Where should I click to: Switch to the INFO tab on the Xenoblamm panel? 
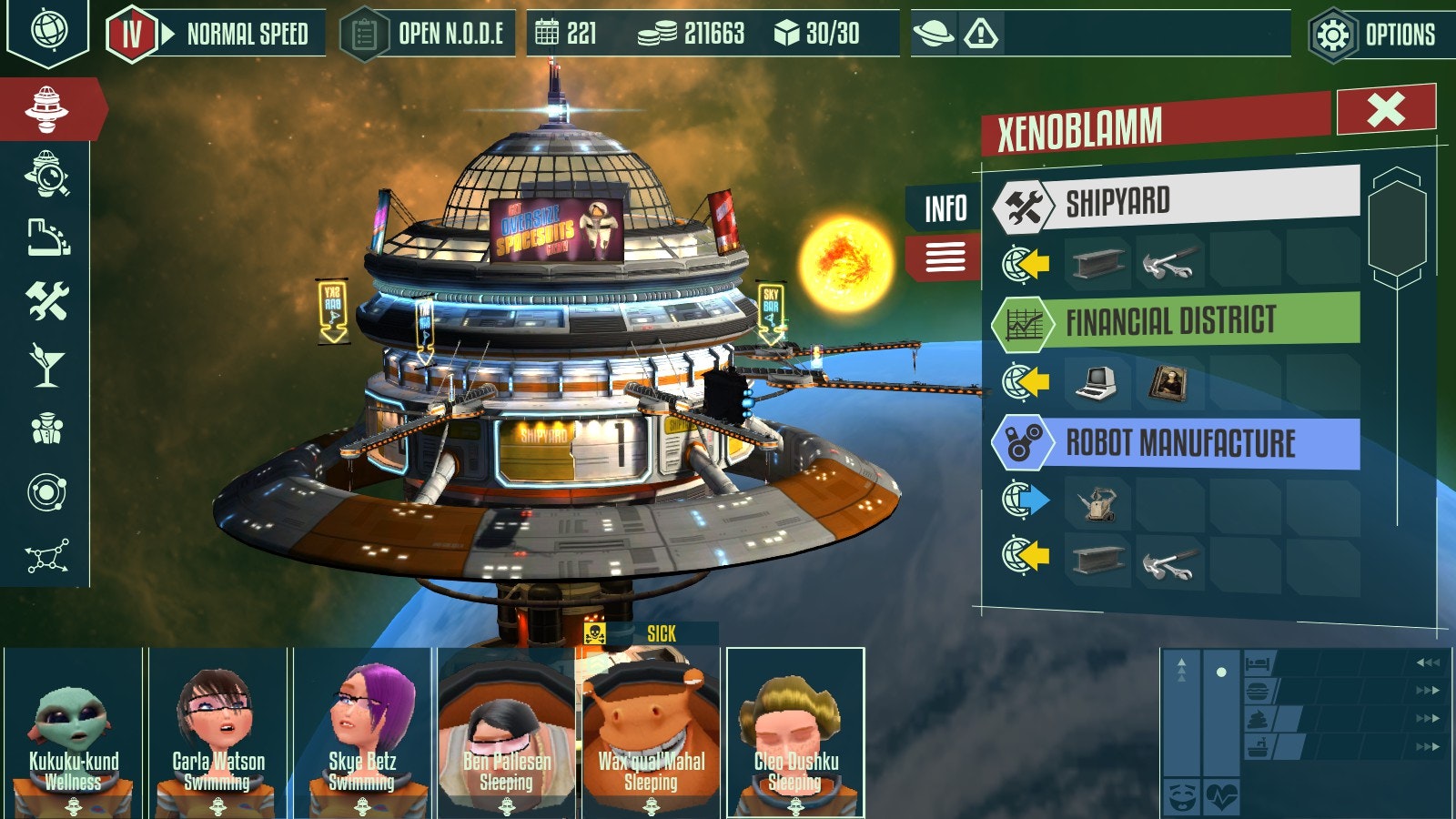[945, 207]
